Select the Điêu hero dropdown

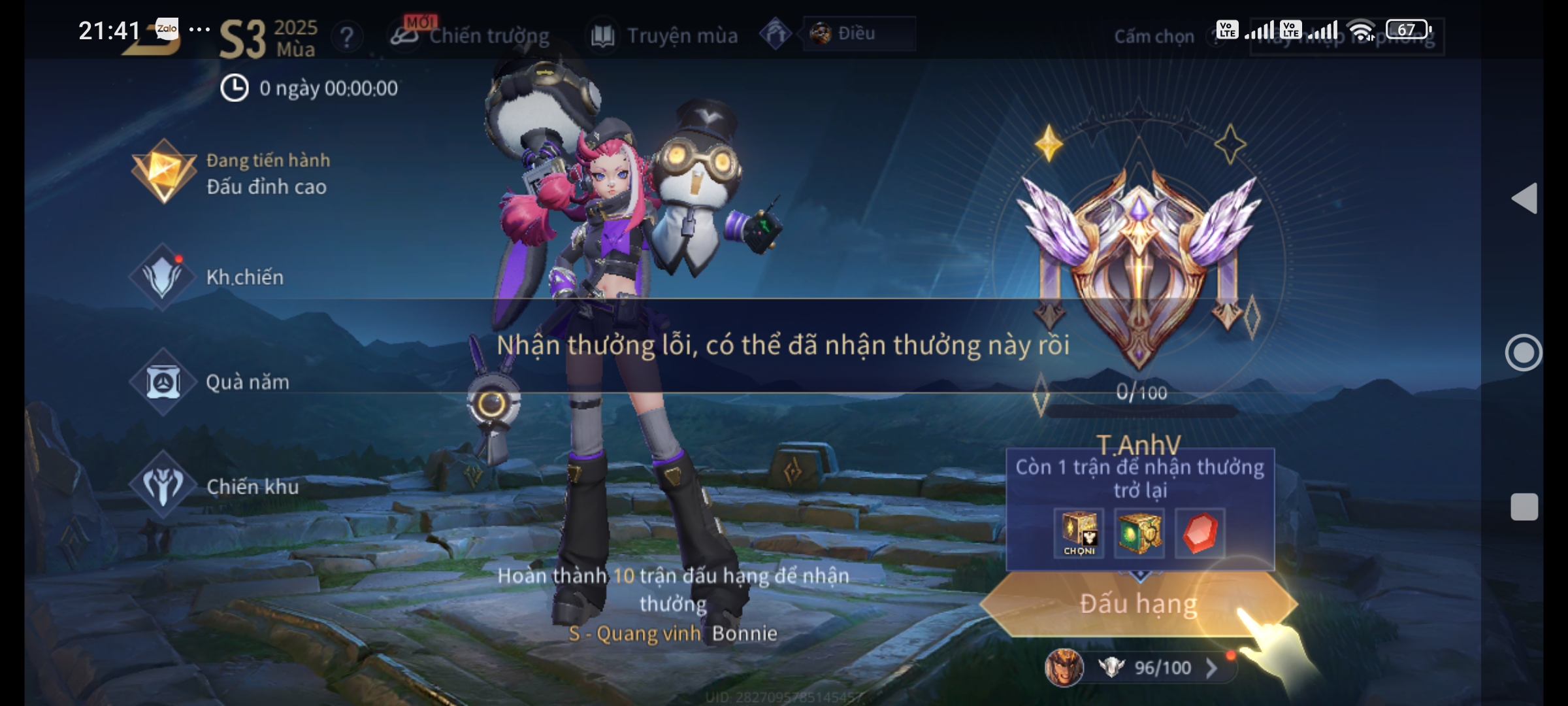858,33
